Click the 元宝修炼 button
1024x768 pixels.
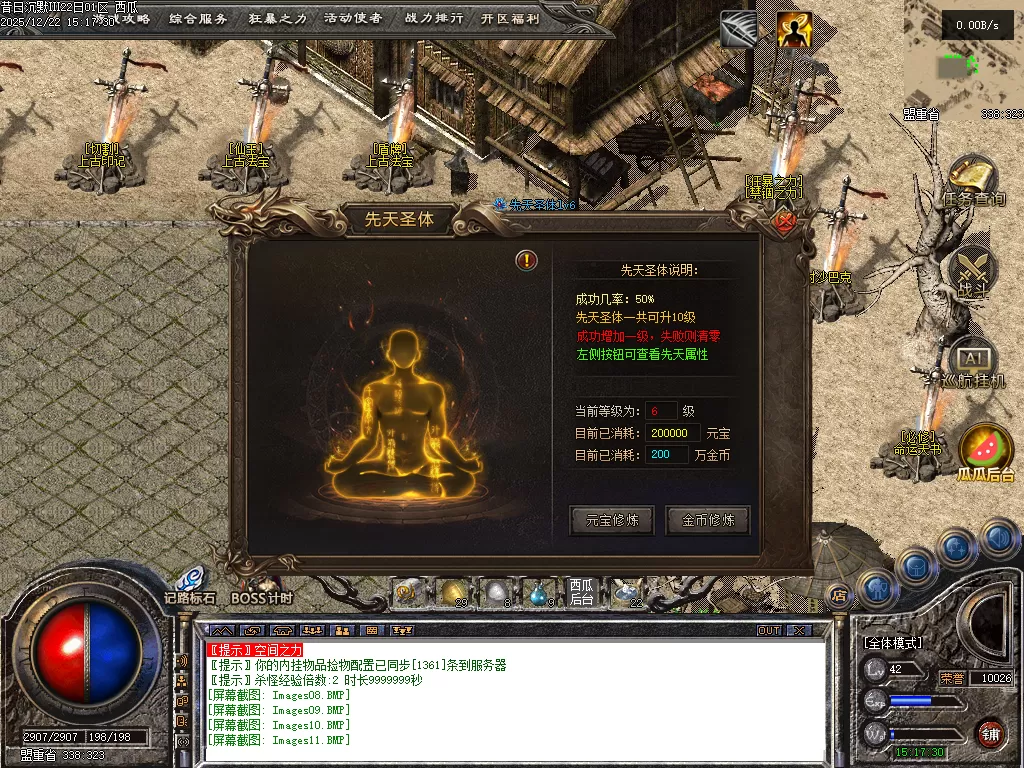point(611,520)
